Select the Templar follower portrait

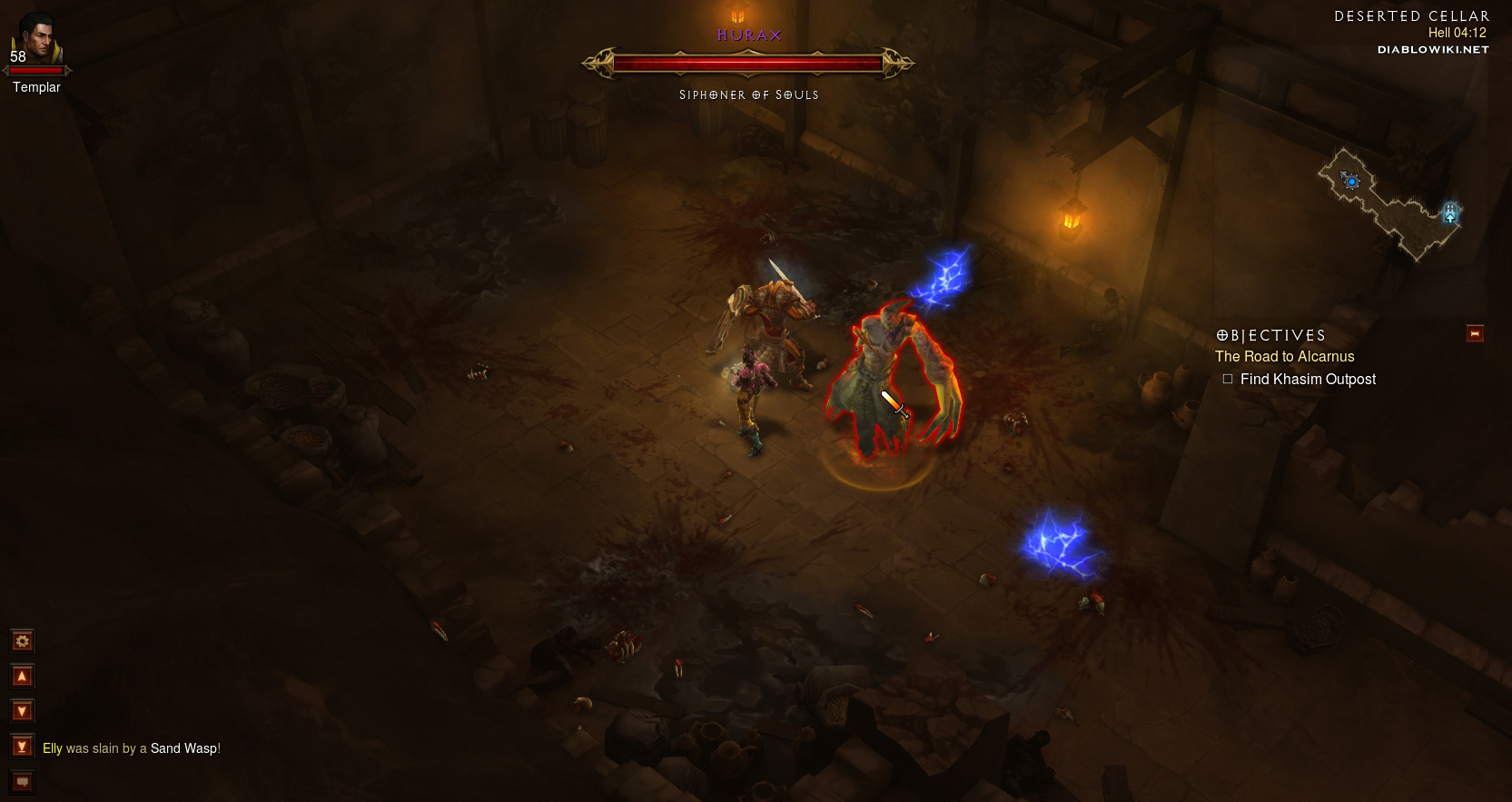tap(37, 42)
